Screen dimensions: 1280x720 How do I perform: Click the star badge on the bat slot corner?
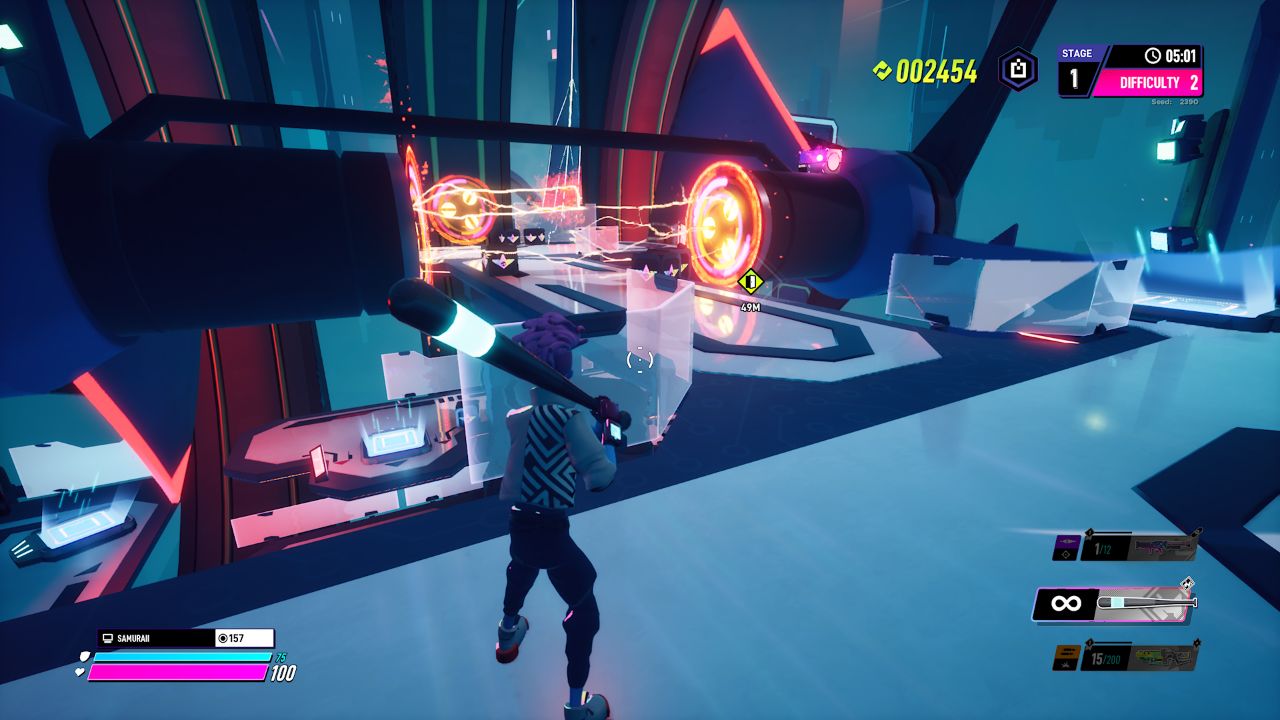1188,582
